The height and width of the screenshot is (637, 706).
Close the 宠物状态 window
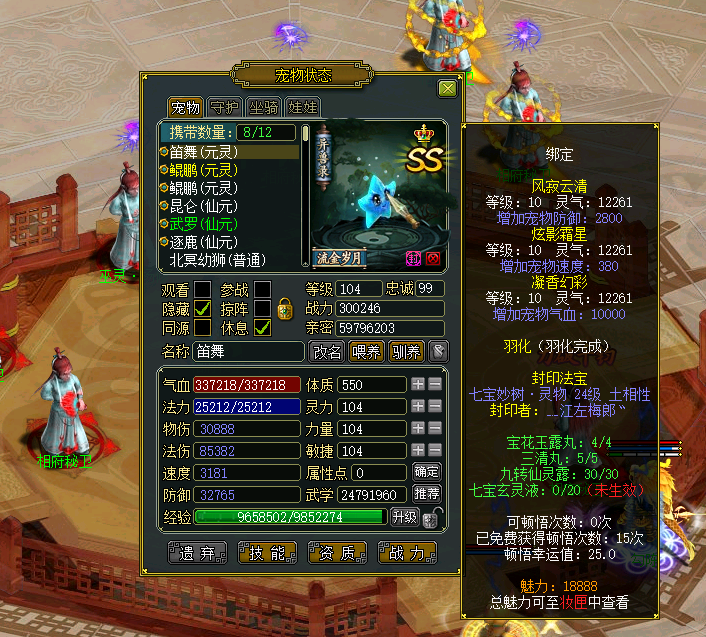click(447, 88)
